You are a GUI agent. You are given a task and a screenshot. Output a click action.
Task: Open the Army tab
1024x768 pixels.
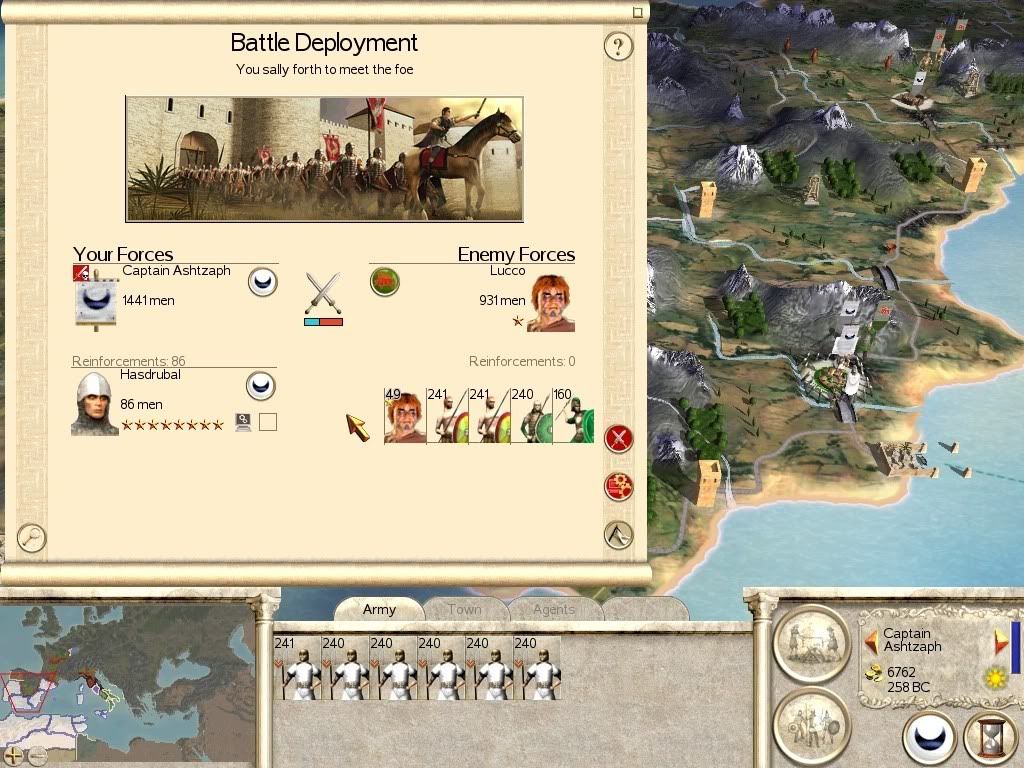pyautogui.click(x=379, y=609)
